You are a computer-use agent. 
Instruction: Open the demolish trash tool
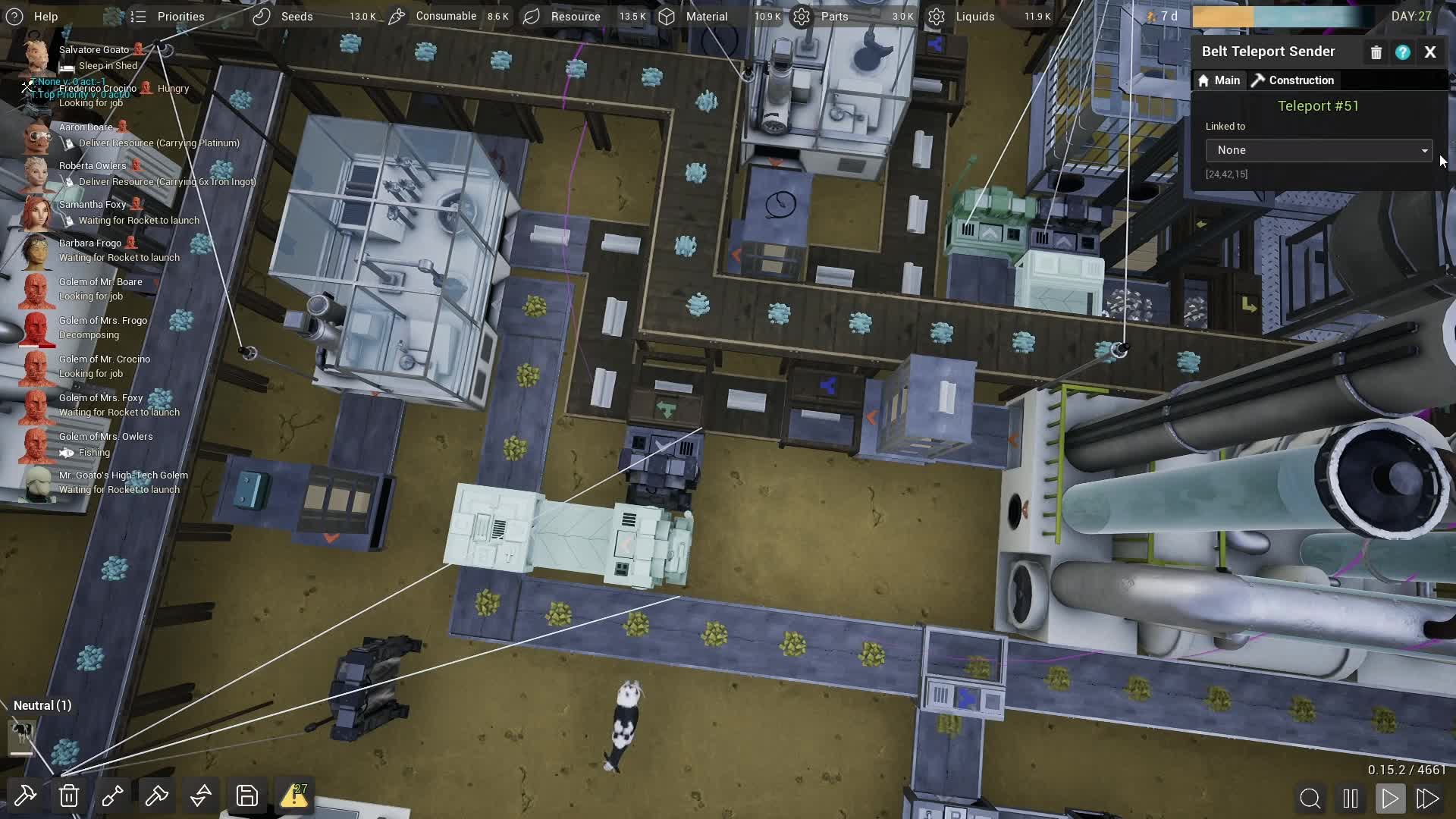pyautogui.click(x=68, y=795)
